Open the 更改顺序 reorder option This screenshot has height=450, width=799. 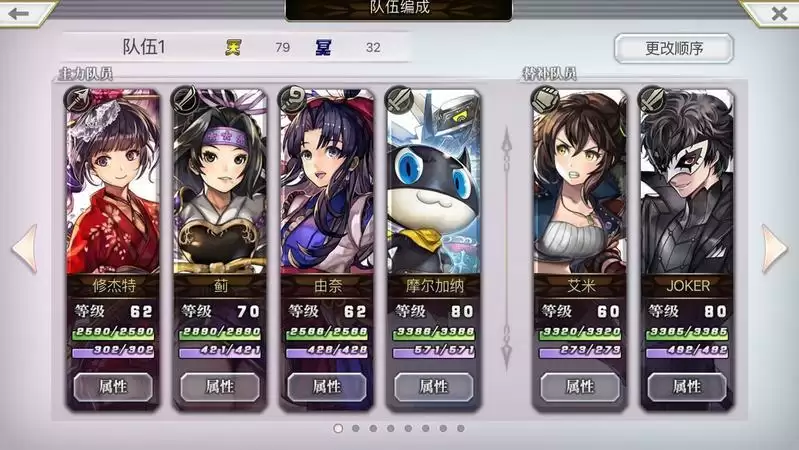pos(673,48)
